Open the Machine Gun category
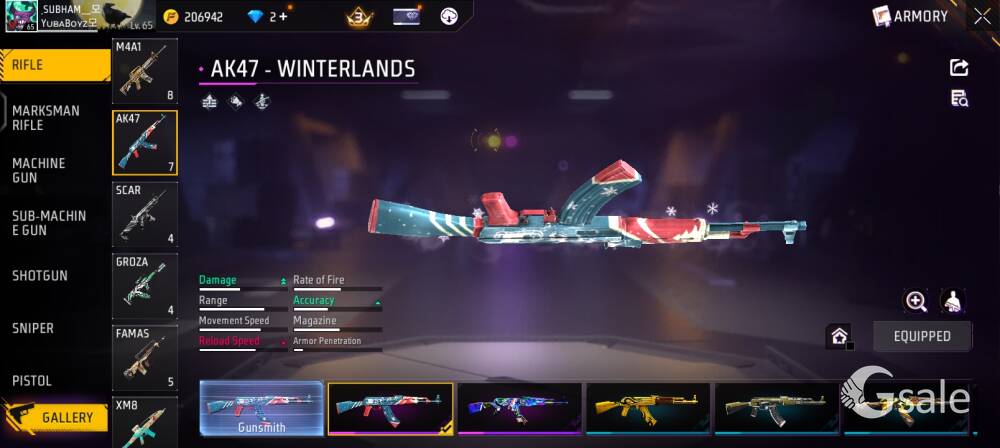Screen dimensions: 1000x448 [x=40, y=170]
